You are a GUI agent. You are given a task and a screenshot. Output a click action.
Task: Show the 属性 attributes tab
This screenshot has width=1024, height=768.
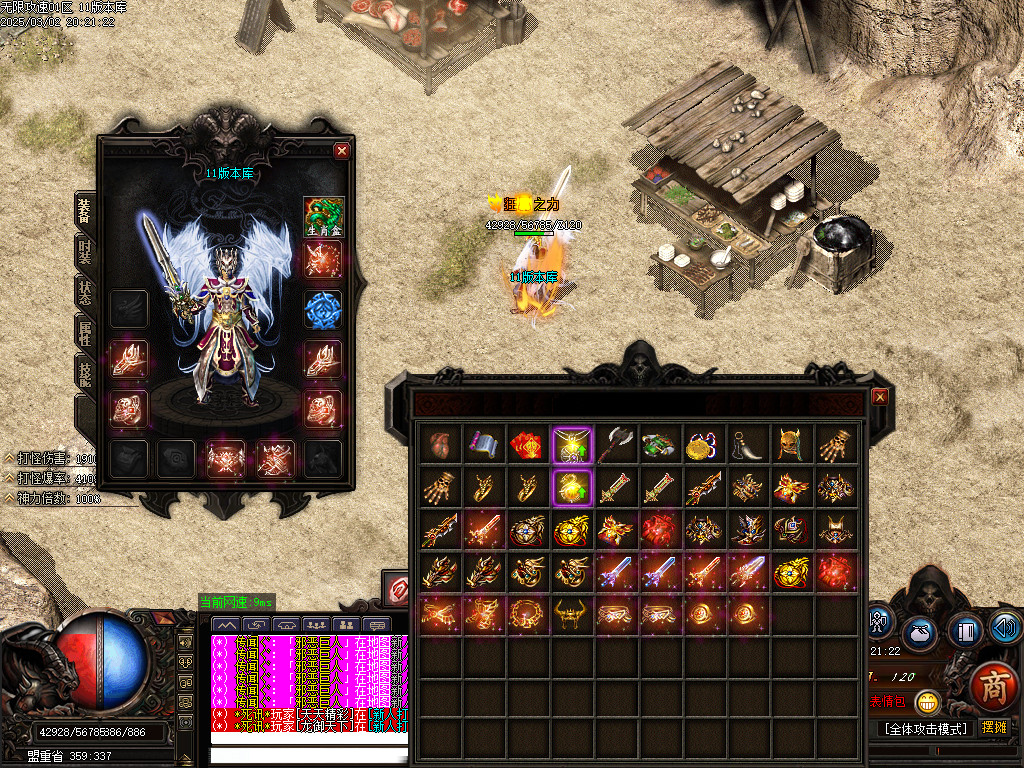(85, 332)
